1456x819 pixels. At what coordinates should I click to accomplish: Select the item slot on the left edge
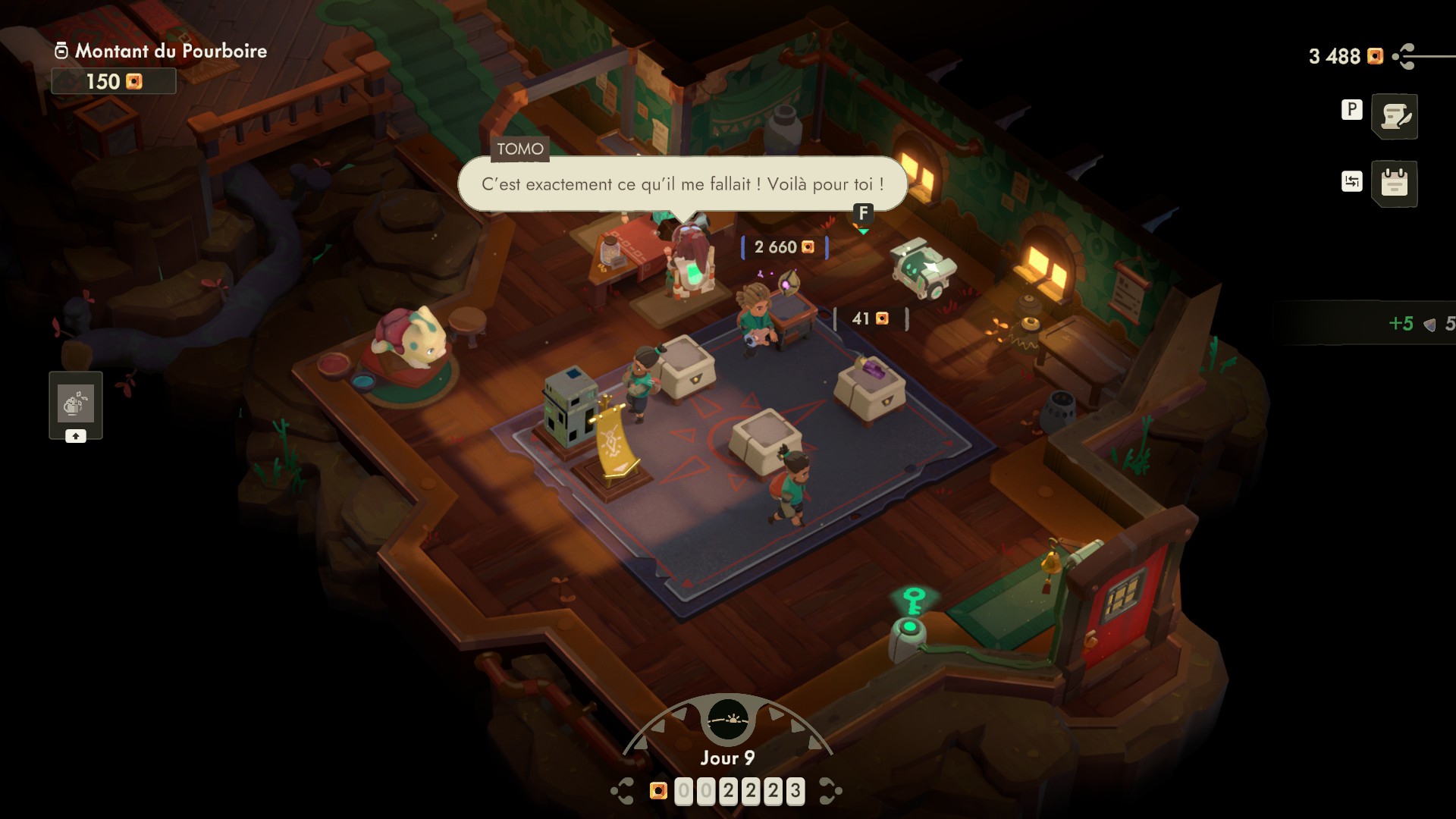coord(76,404)
